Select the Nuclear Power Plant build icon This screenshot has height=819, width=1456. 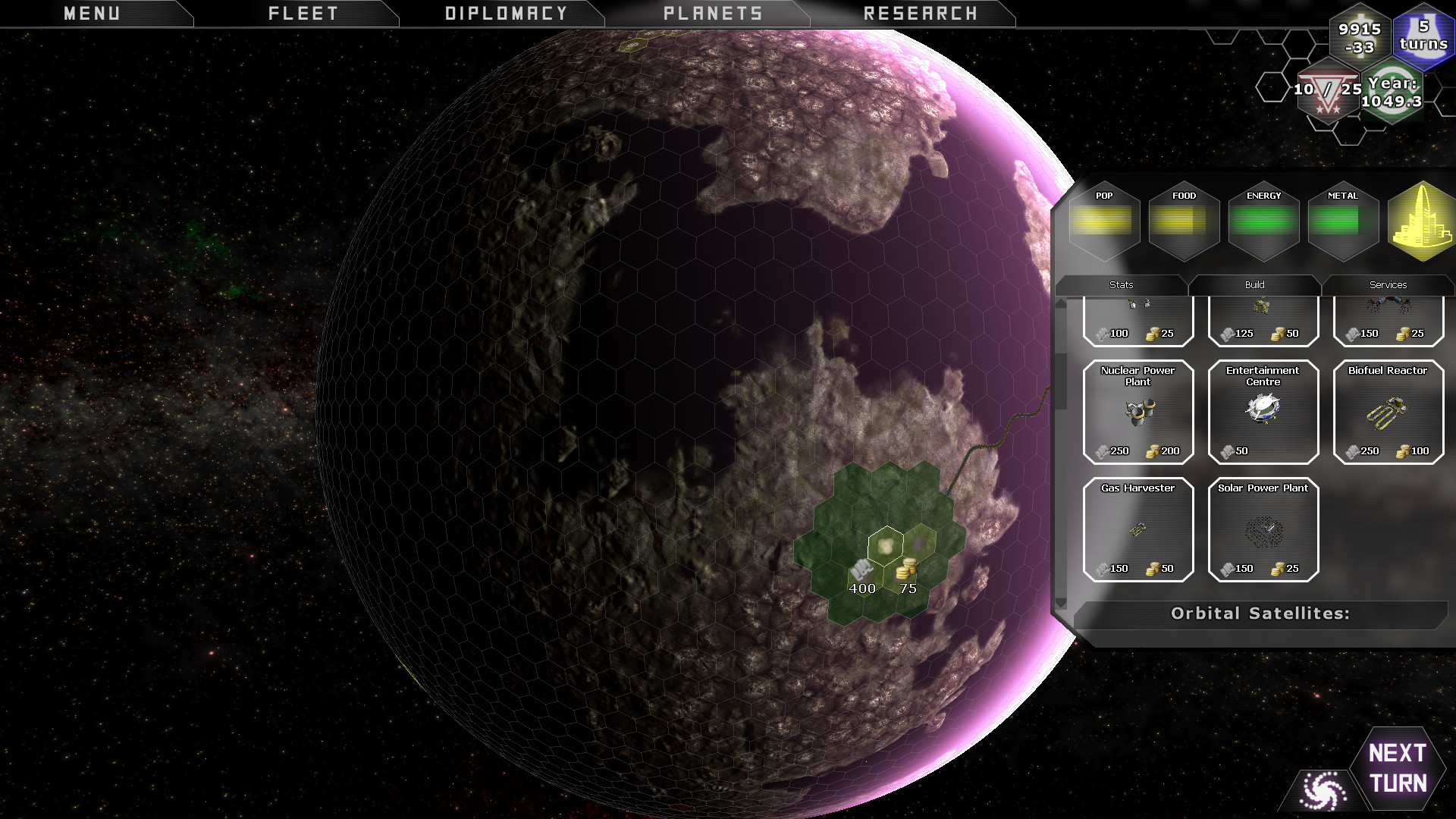coord(1138,412)
